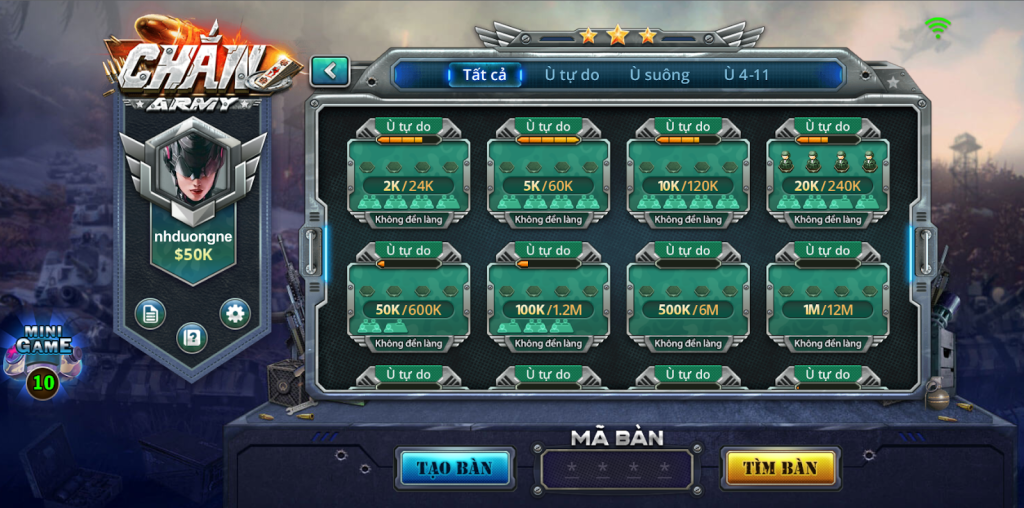Open the document list icon
Image resolution: width=1024 pixels, height=508 pixels.
[x=150, y=314]
